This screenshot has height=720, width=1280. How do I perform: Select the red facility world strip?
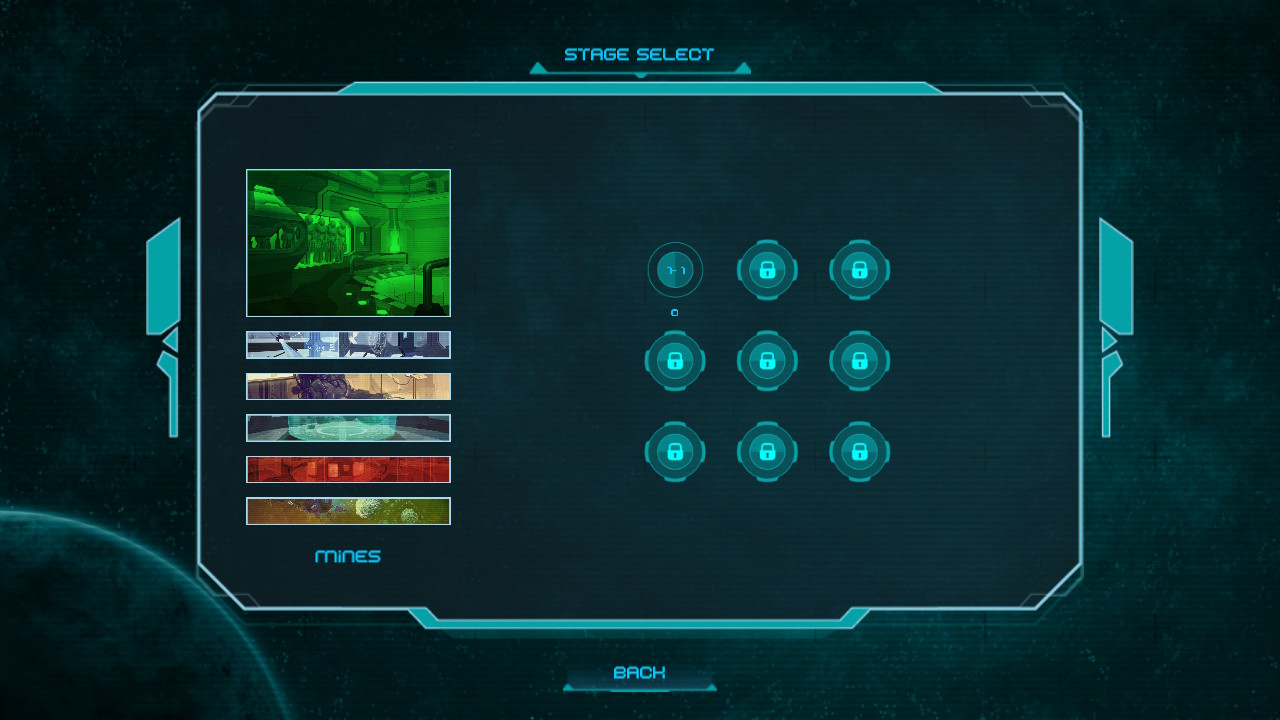click(x=348, y=469)
